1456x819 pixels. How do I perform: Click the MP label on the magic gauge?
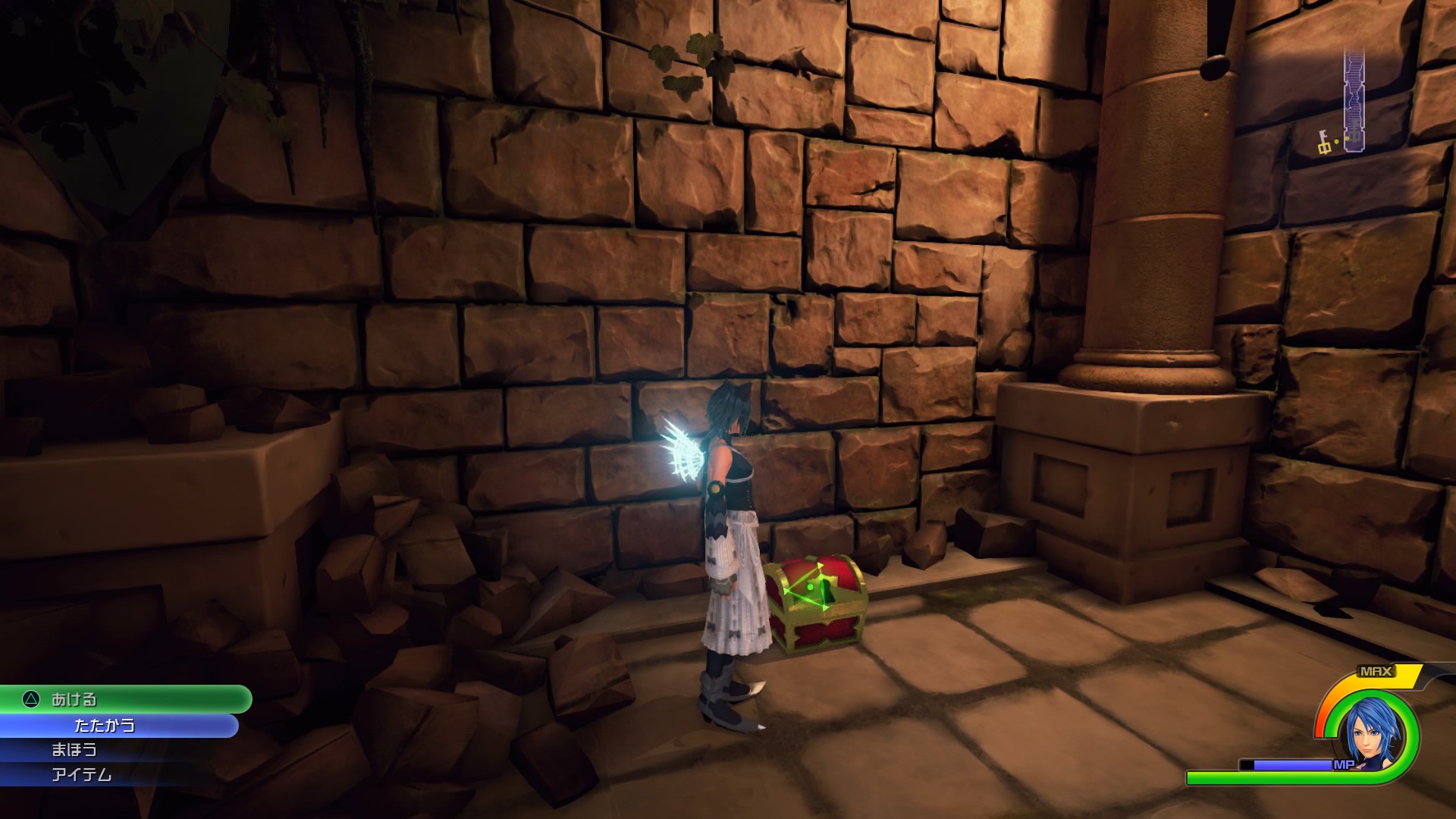point(1345,765)
